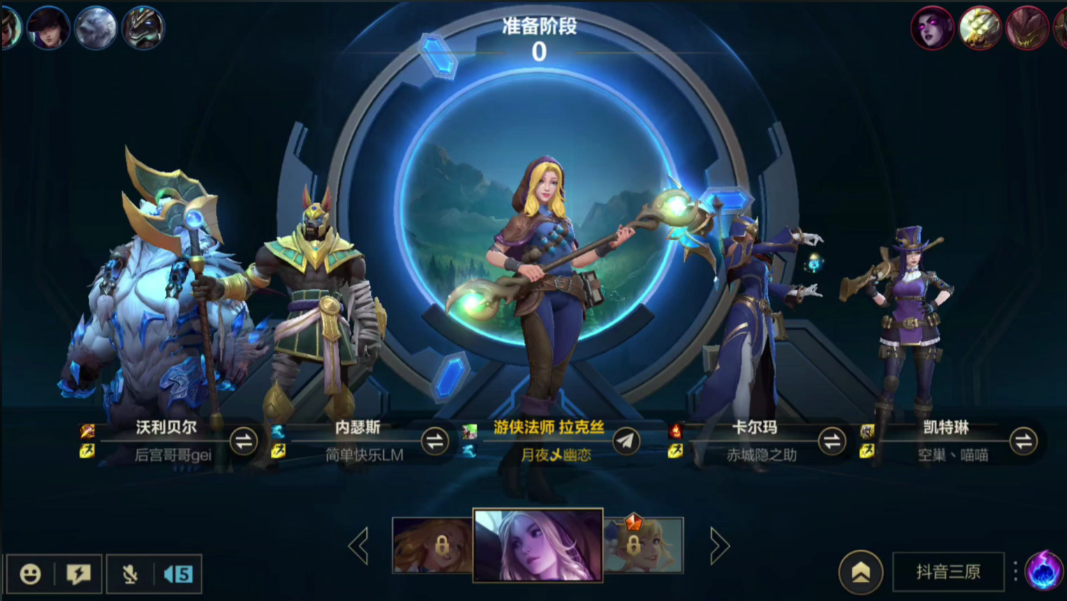Toggle the speaker voice channel button

(177, 574)
